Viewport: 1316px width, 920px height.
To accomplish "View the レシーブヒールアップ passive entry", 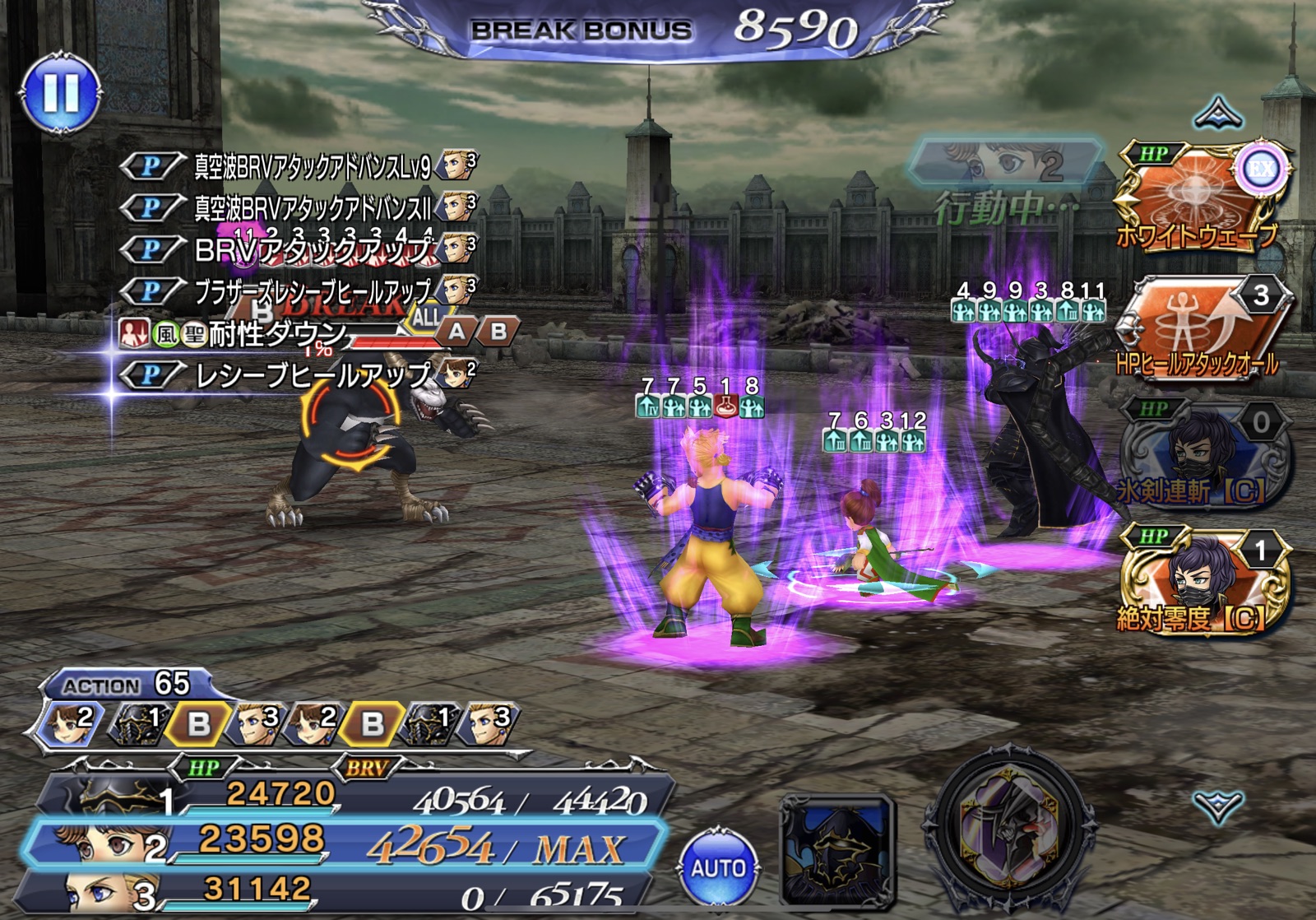I will pos(313,375).
